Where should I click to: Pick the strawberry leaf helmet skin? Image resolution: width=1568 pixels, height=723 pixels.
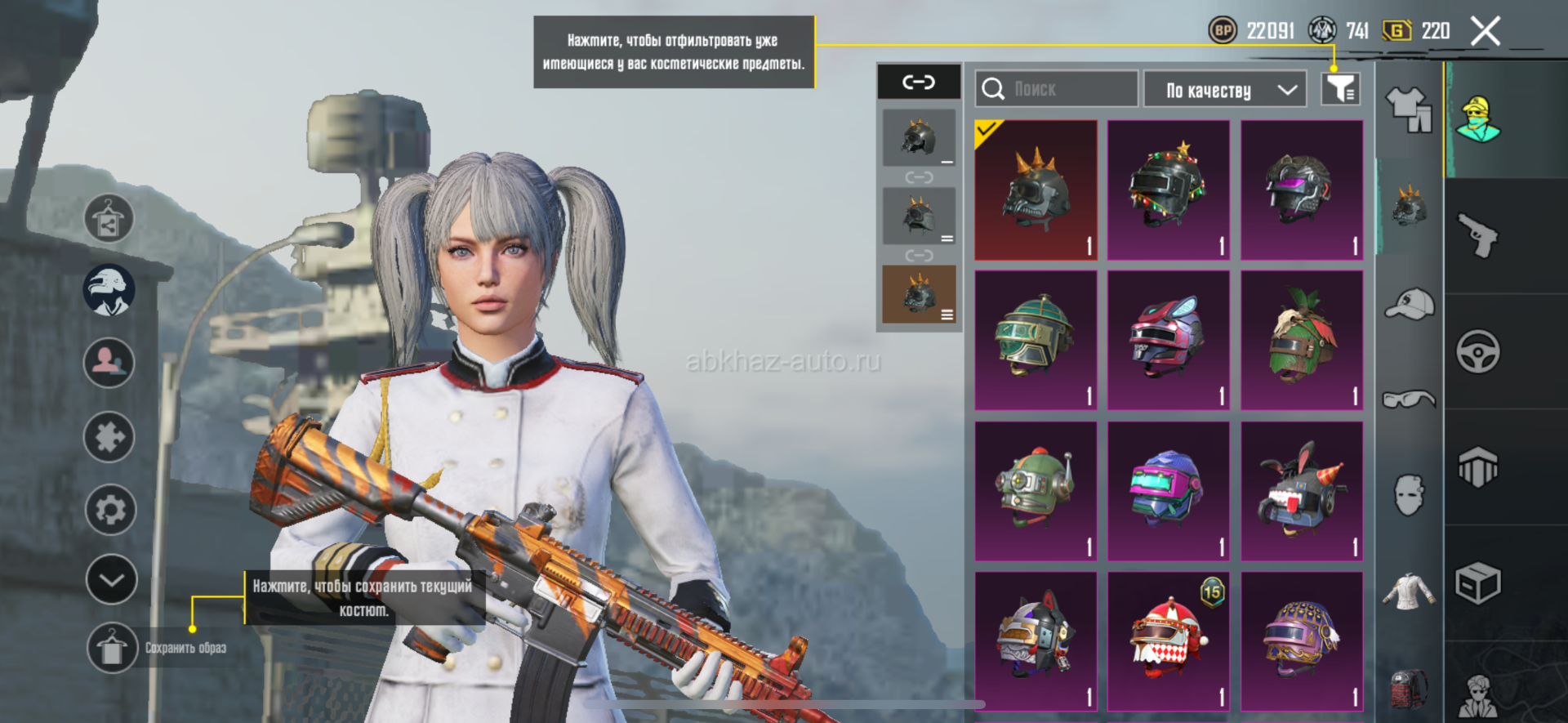(1302, 340)
